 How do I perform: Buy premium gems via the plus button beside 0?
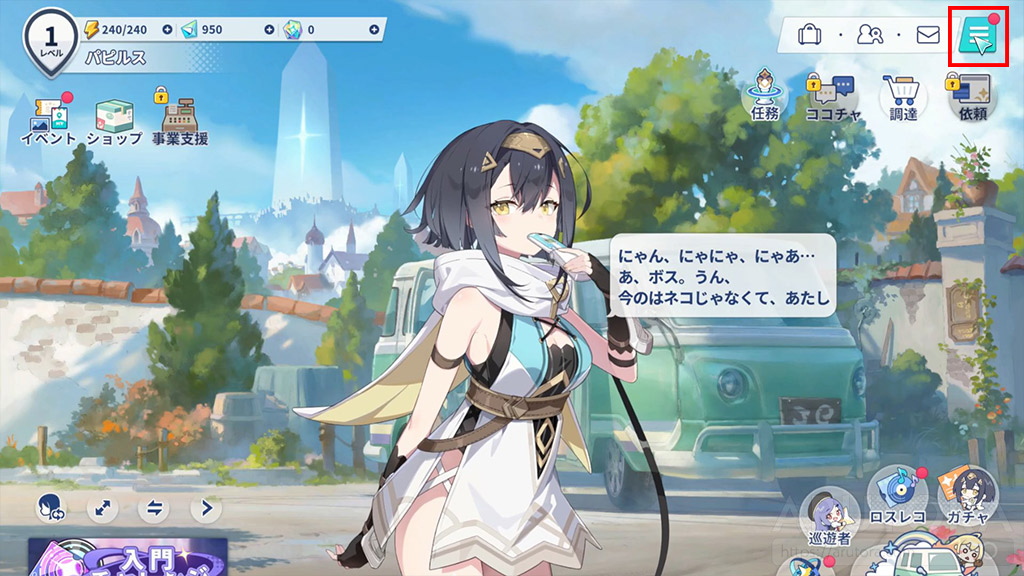click(x=374, y=30)
